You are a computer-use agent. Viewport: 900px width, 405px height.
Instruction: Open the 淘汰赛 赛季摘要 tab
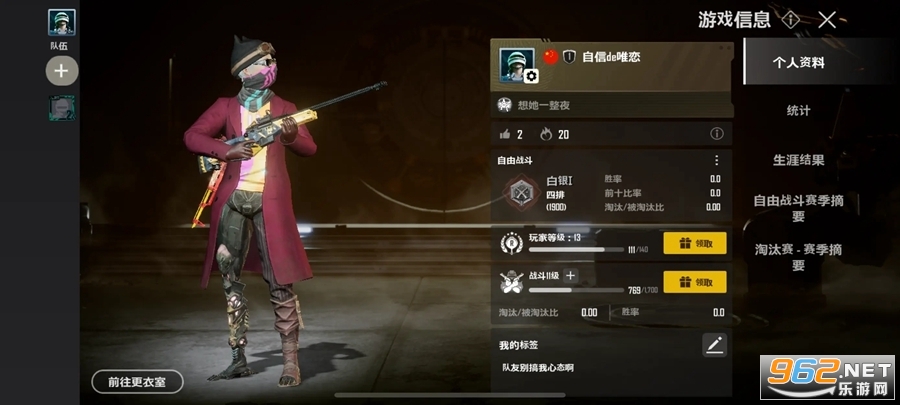point(797,257)
